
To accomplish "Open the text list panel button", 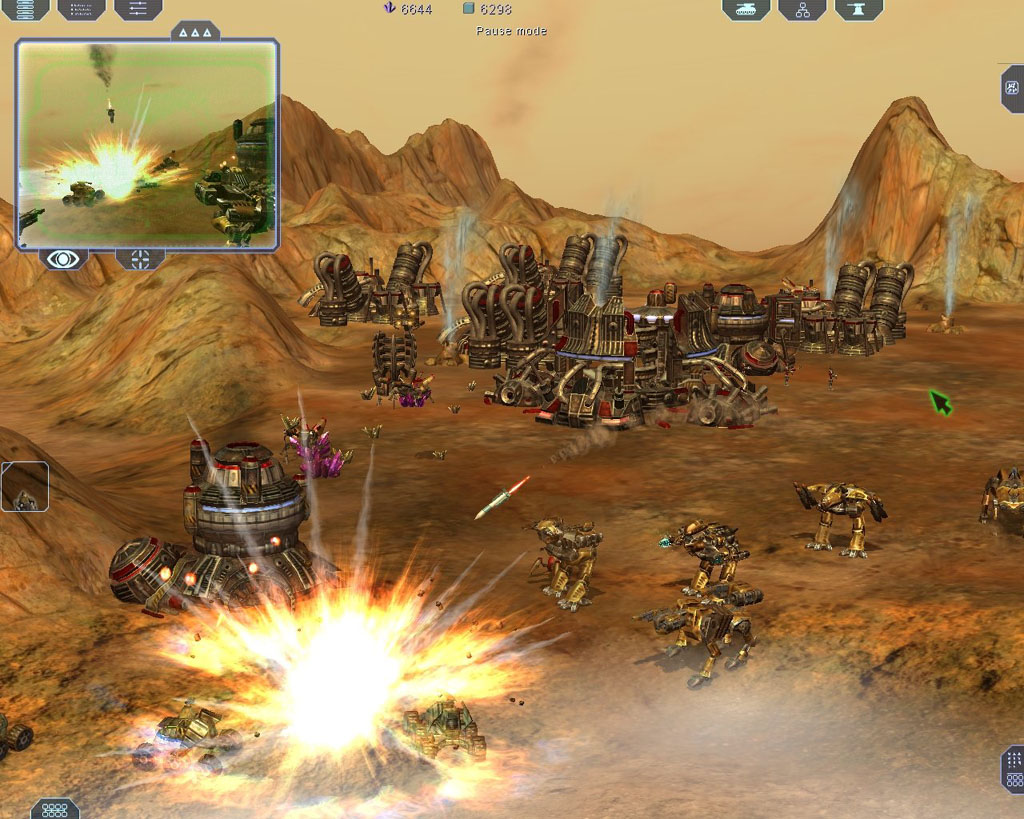I will click(81, 9).
